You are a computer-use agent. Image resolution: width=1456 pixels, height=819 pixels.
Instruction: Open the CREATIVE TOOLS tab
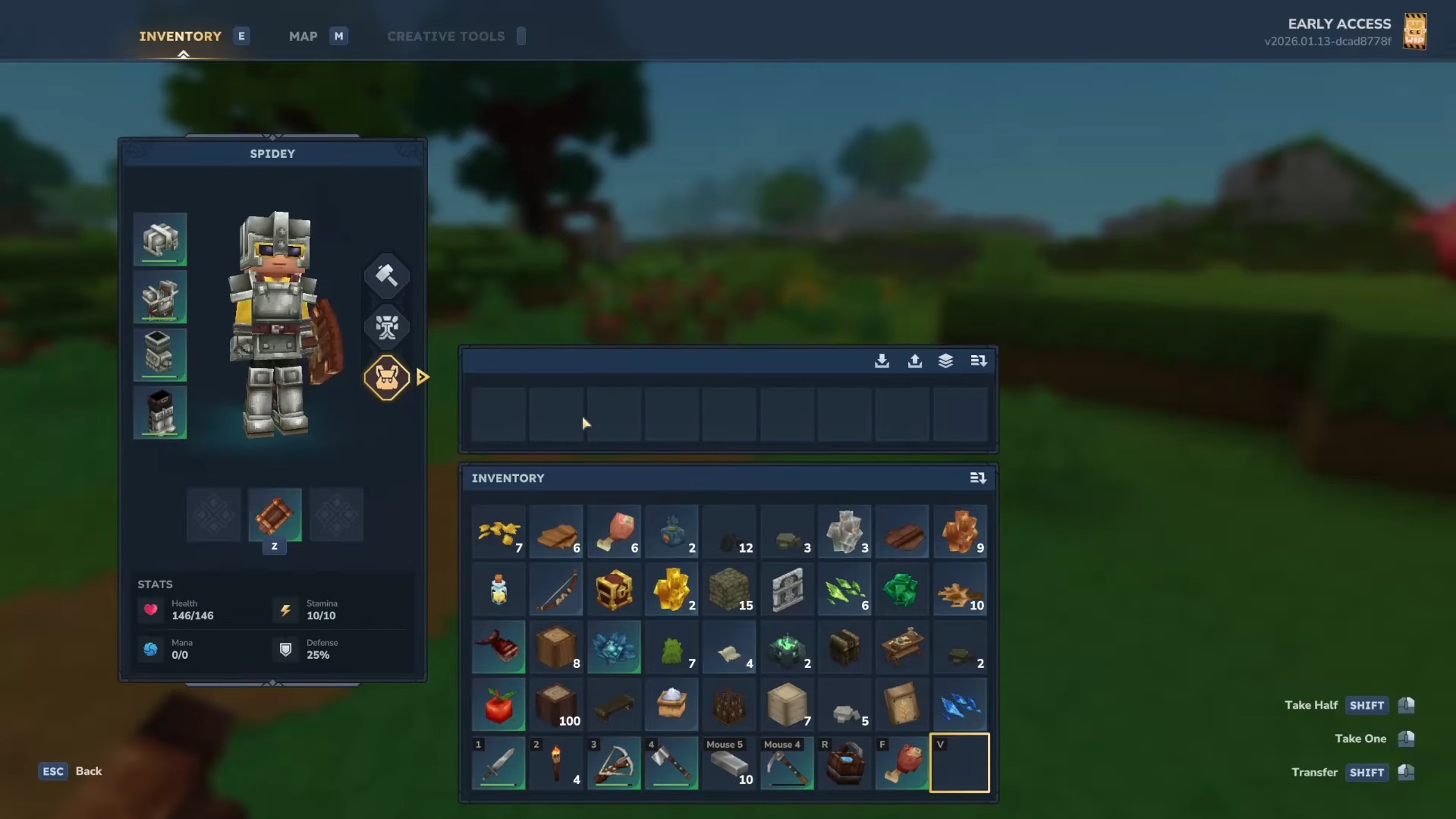tap(446, 36)
